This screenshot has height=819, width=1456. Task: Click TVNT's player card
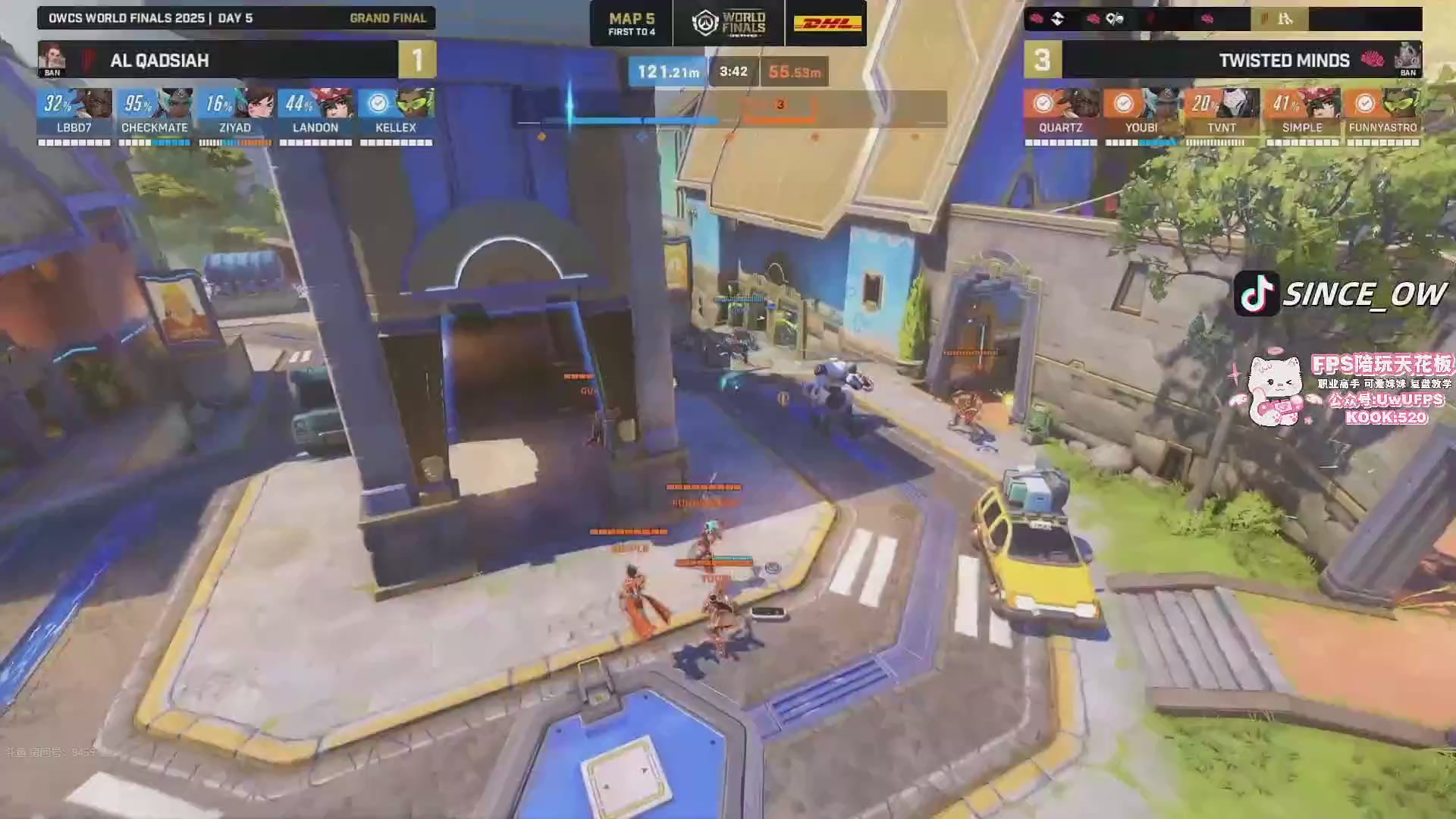coord(1222,113)
